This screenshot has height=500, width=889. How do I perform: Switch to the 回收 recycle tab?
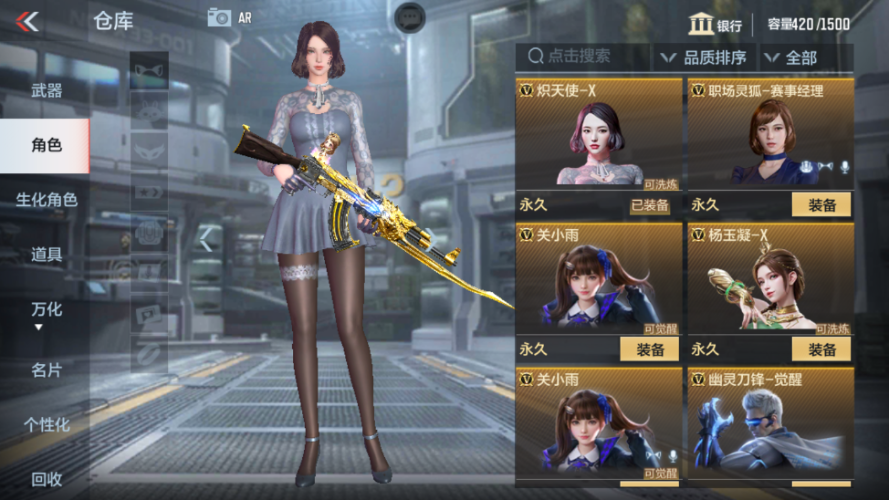[46, 479]
